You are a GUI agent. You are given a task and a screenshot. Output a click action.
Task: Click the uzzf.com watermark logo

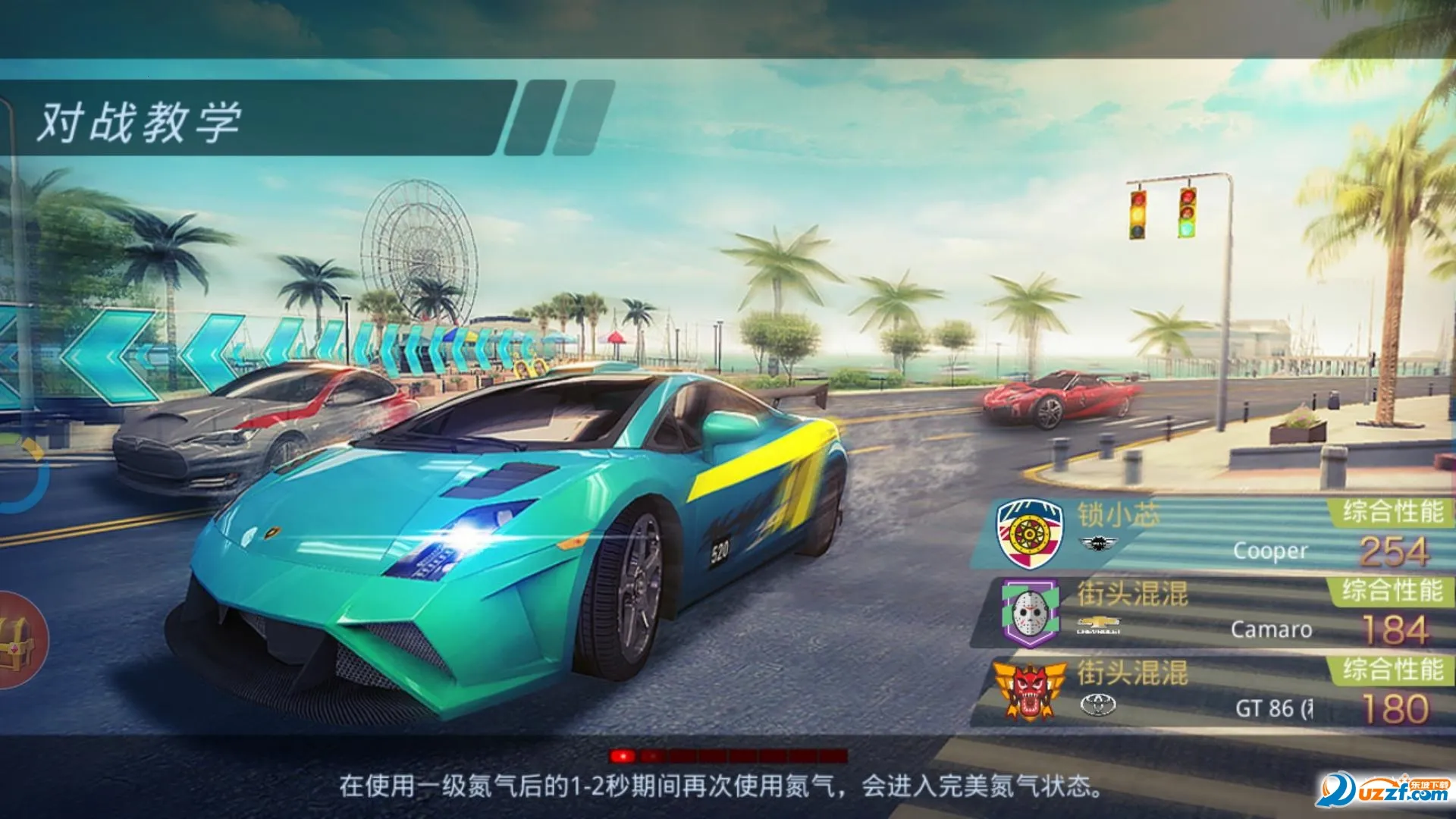click(1383, 791)
